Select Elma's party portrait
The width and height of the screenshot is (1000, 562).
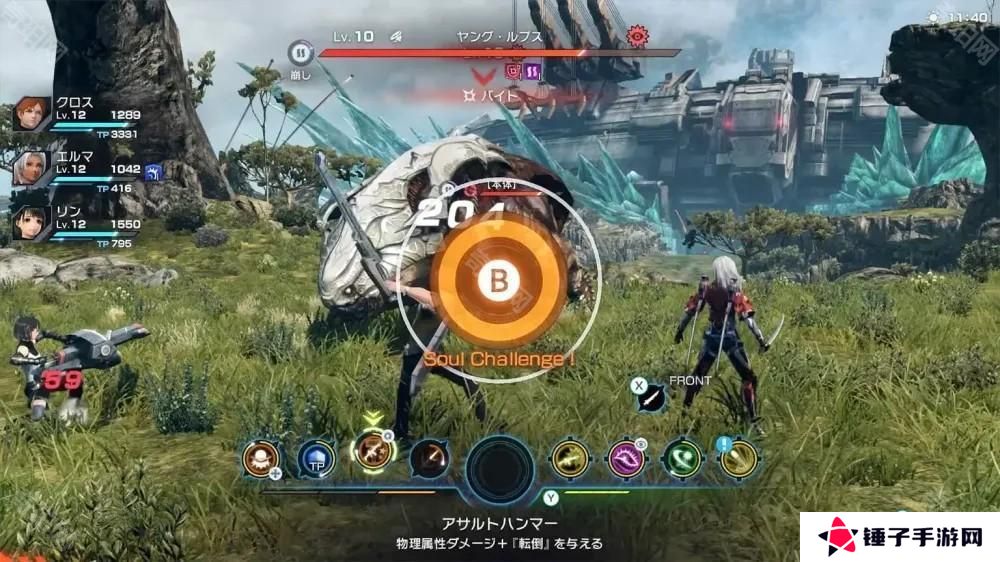pos(32,168)
